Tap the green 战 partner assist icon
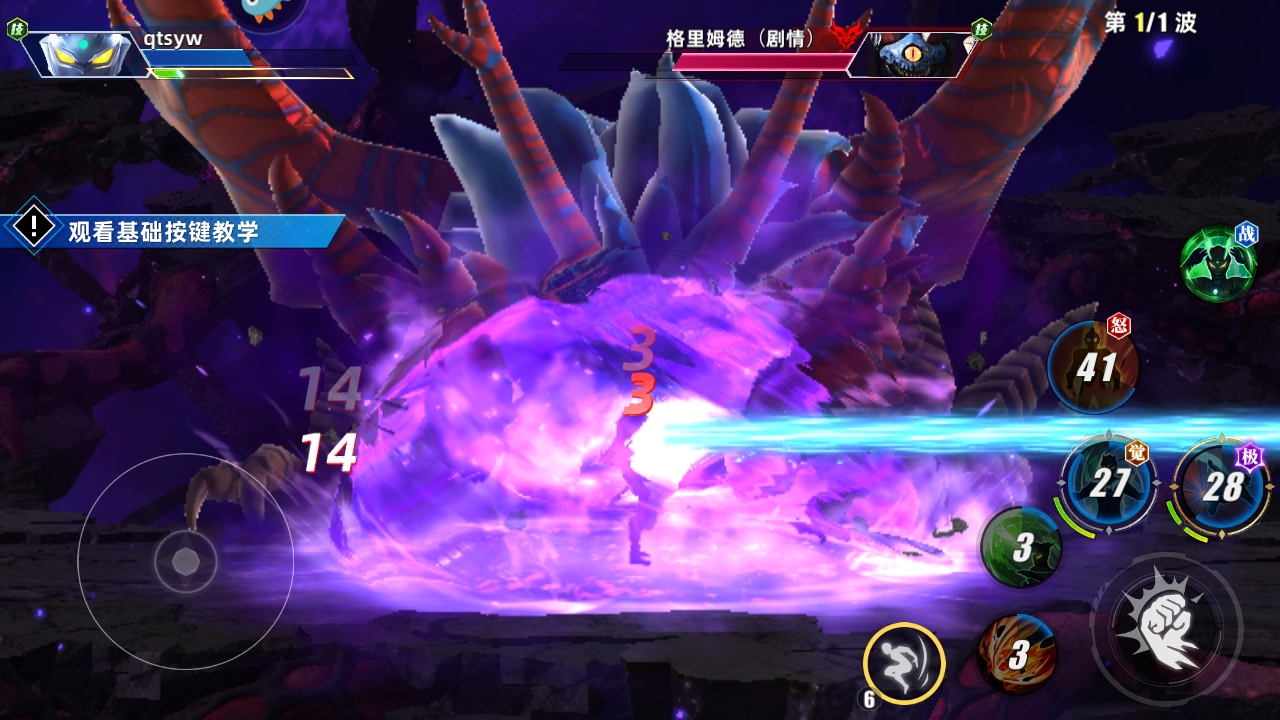Screen dimensions: 1280x720 point(1217,263)
